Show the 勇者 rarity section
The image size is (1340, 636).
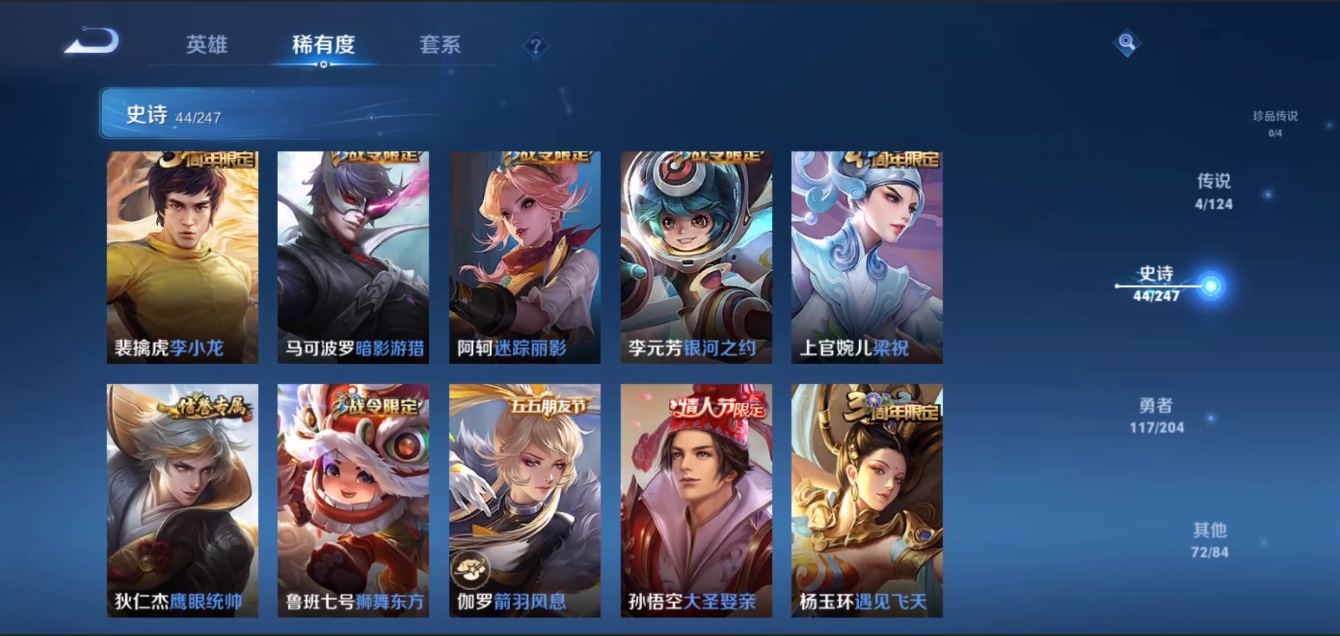click(1156, 414)
